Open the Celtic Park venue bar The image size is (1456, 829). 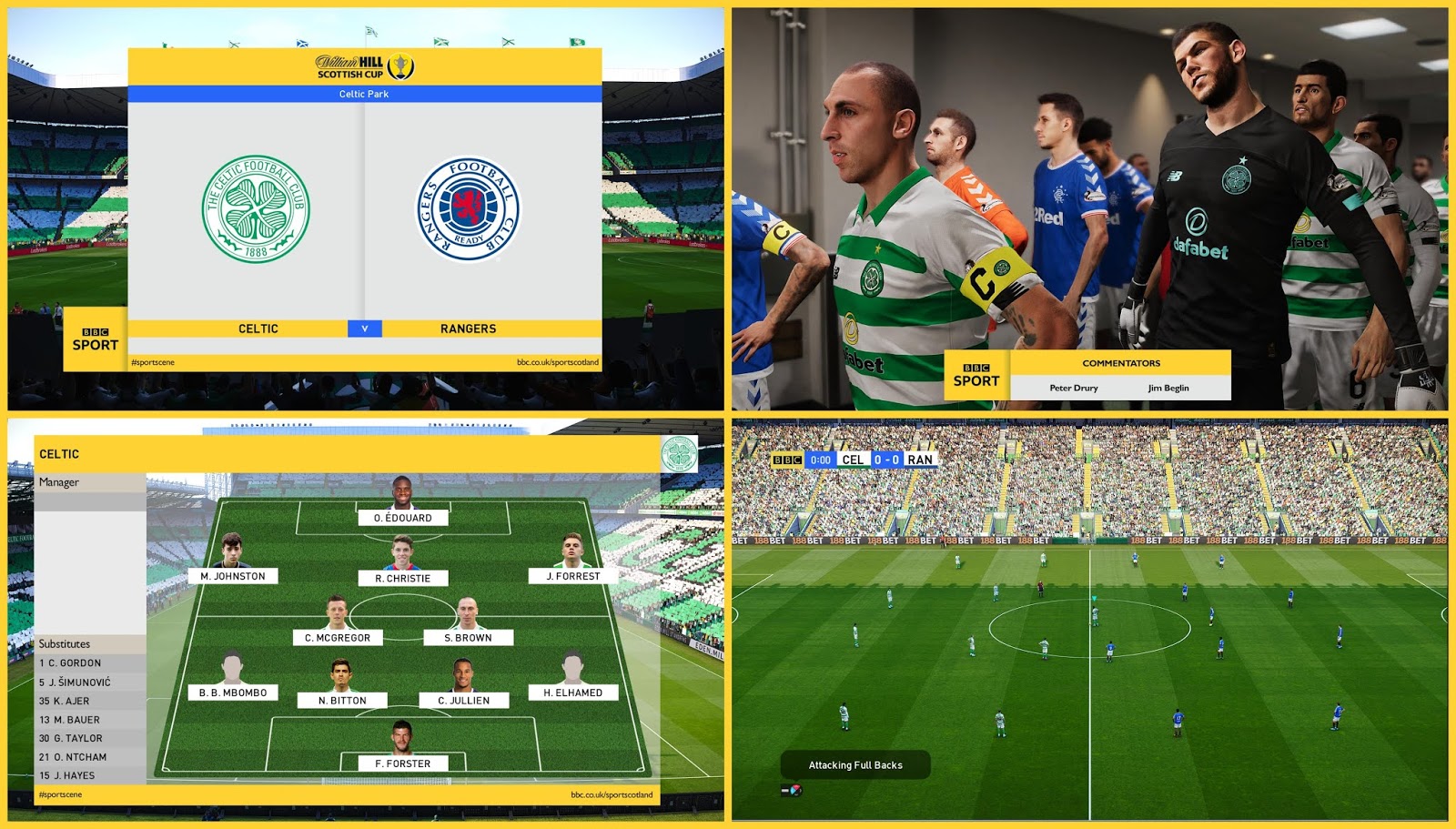point(363,94)
